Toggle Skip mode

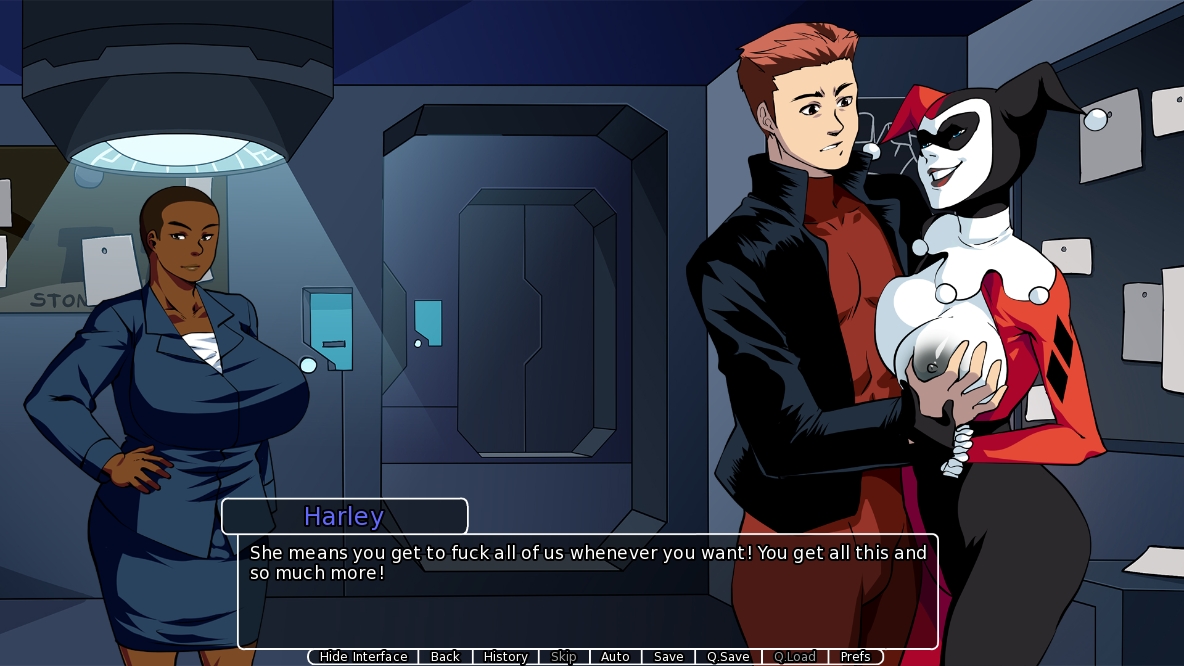click(564, 657)
